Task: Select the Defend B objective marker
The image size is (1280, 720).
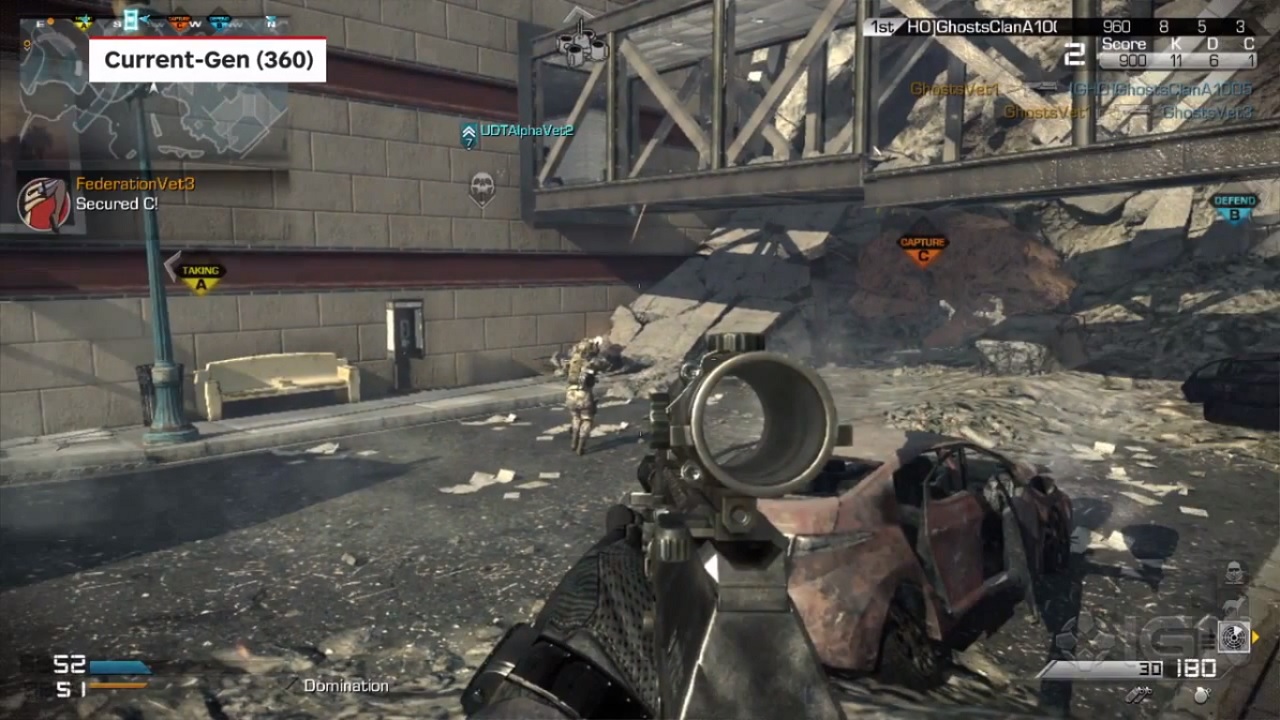Action: click(x=1234, y=207)
